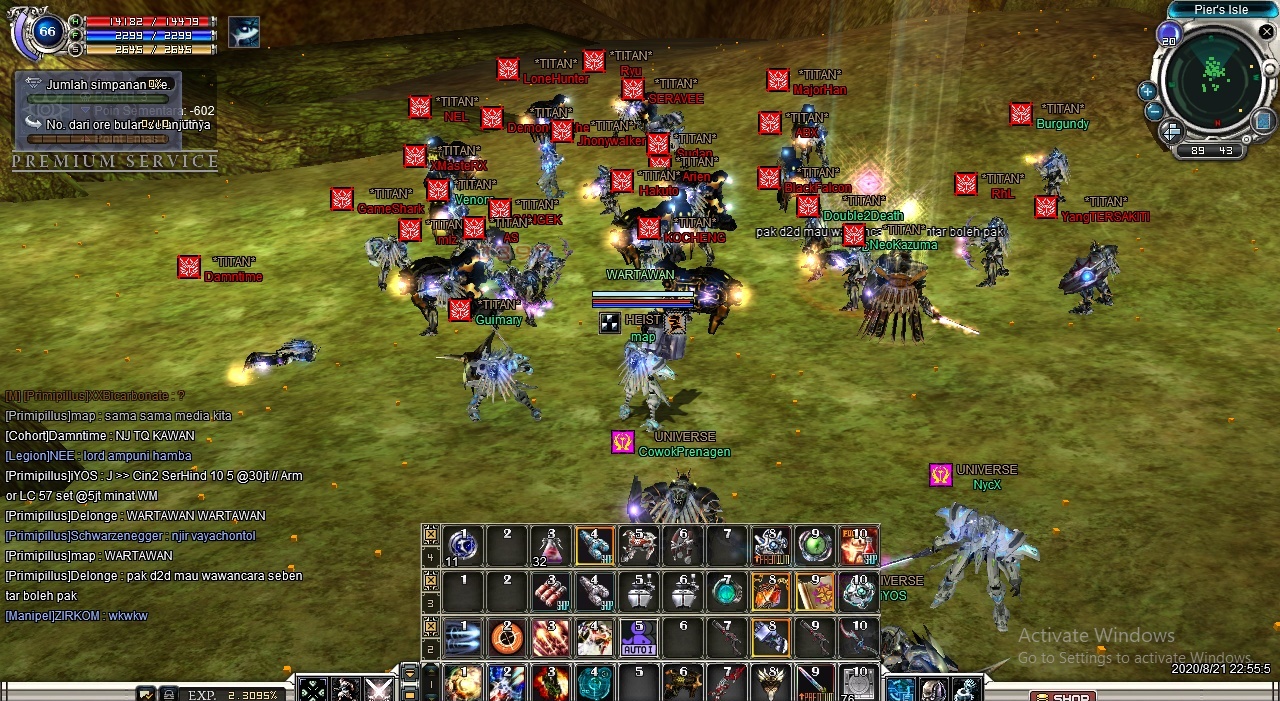Select the highlighted blue launcher weapon in row 4
The image size is (1280, 701).
595,546
